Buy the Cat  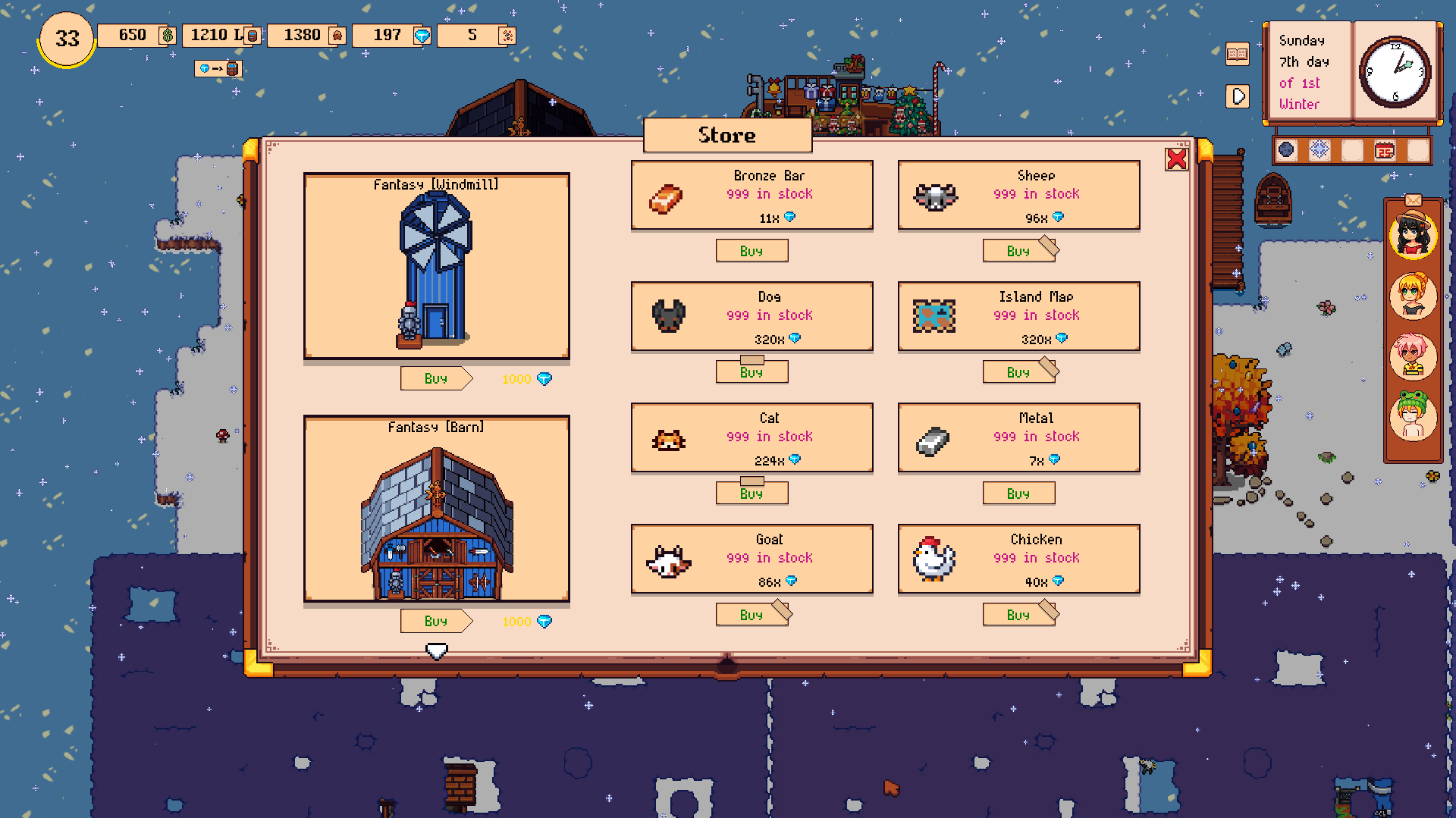coord(752,494)
